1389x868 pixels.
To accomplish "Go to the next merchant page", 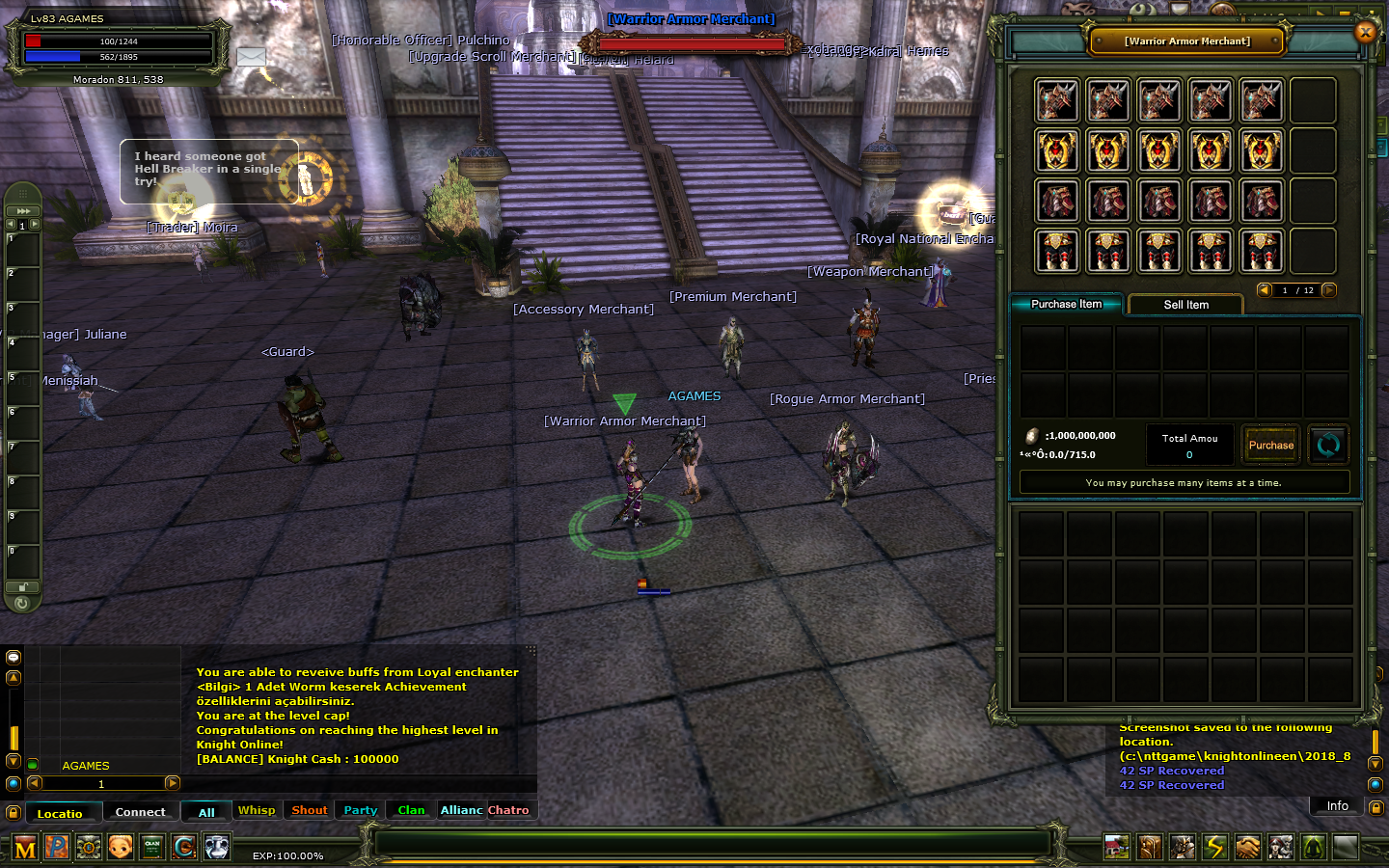I will click(x=1329, y=290).
